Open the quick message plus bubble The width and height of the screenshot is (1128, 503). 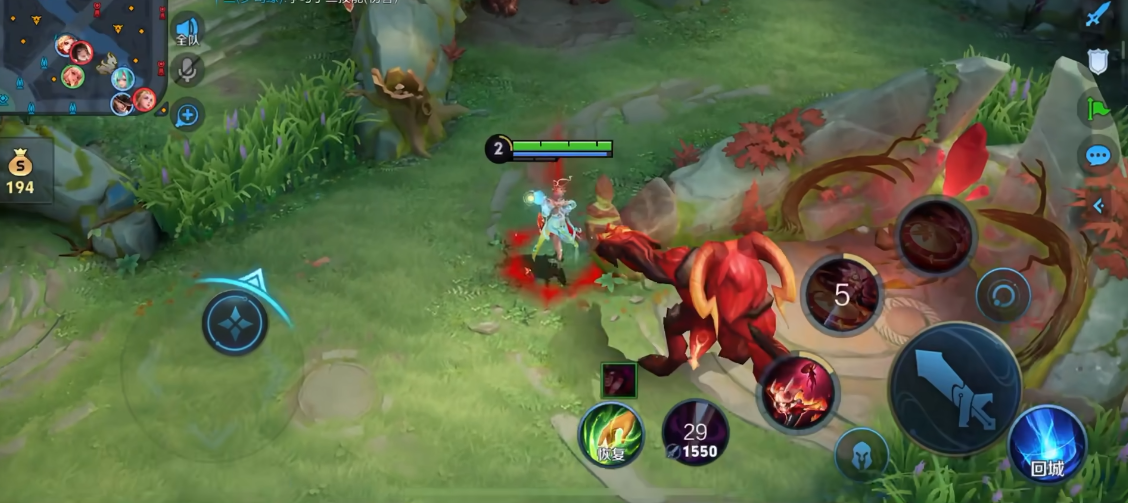pyautogui.click(x=187, y=114)
